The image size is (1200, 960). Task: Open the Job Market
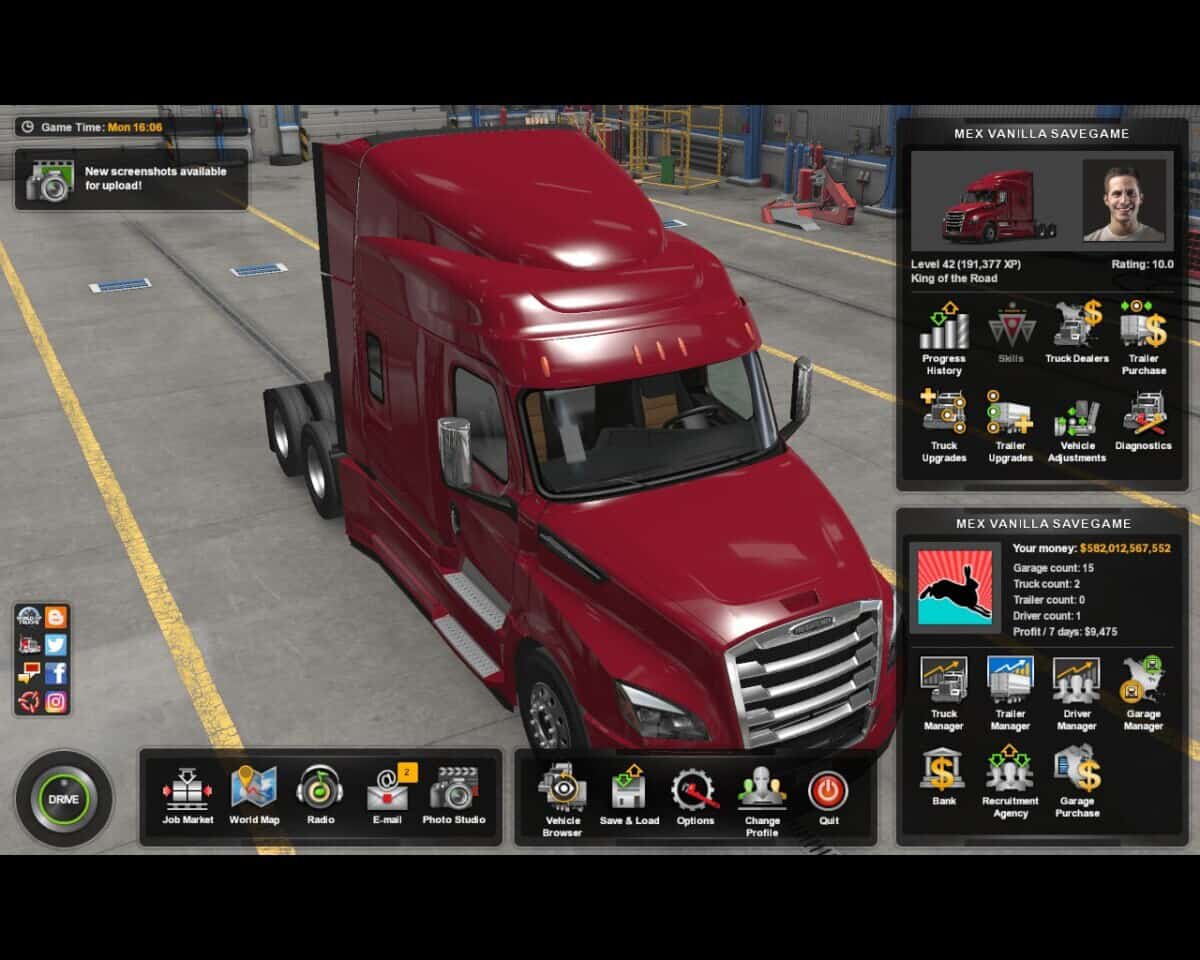pyautogui.click(x=188, y=790)
